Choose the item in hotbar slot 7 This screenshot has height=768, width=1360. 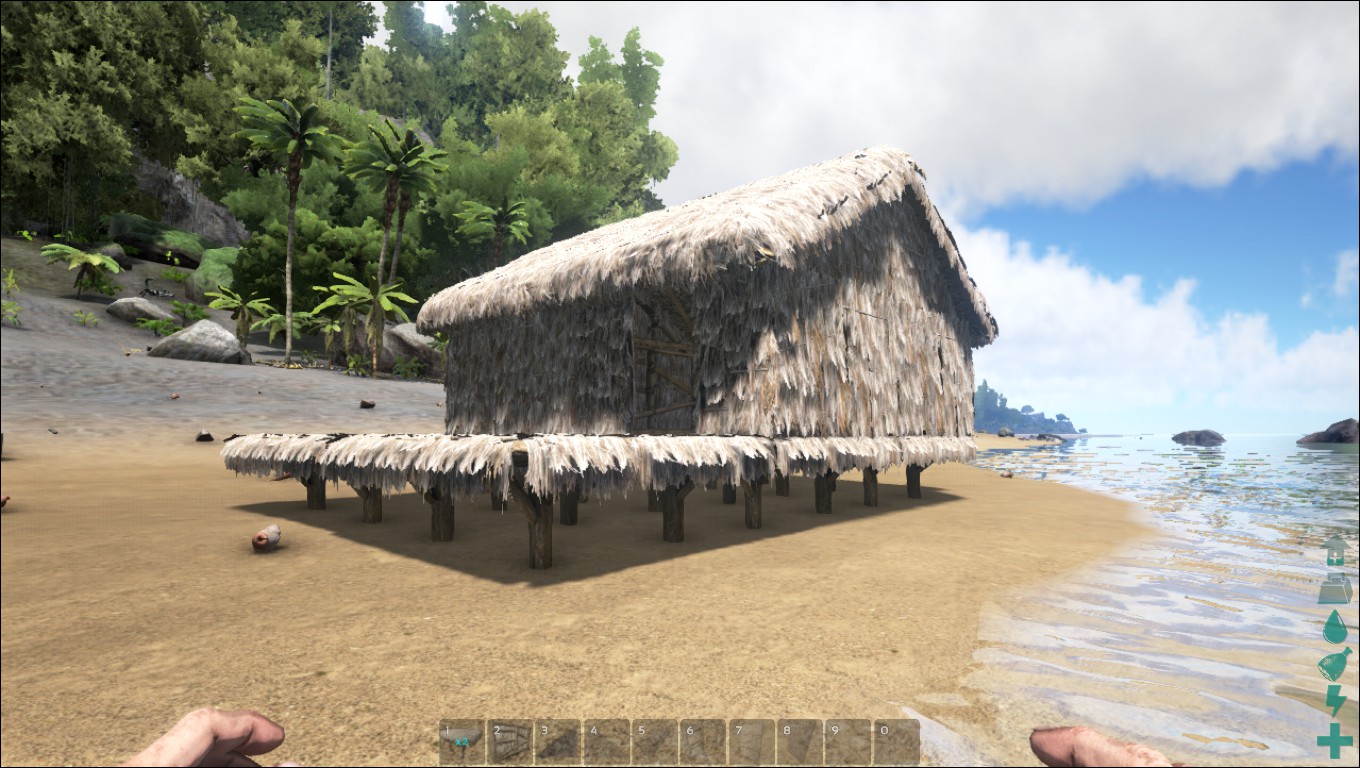coord(751,742)
